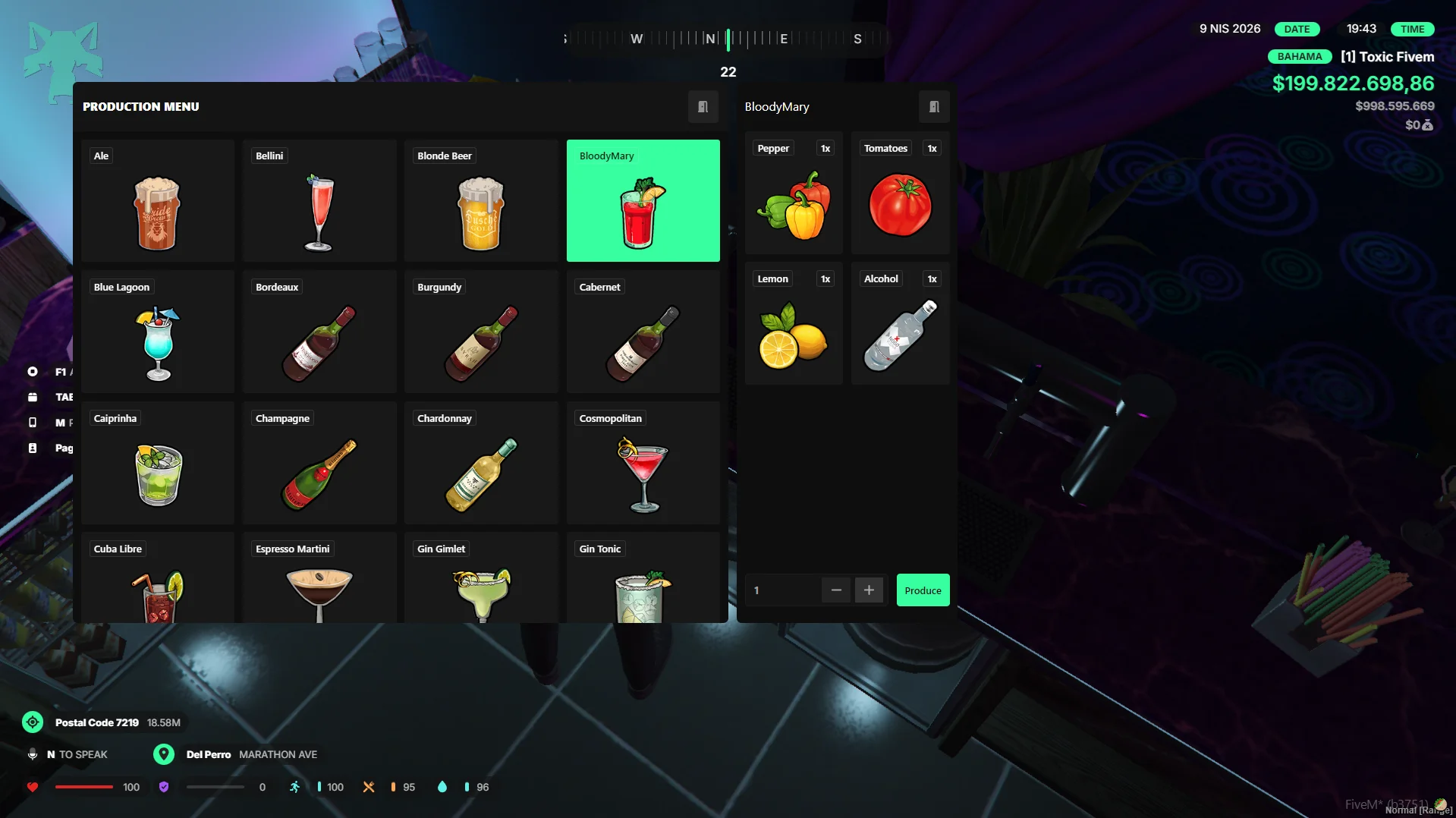Choose the Blue Lagoon cocktail
This screenshot has width=1456, height=818.
click(158, 332)
